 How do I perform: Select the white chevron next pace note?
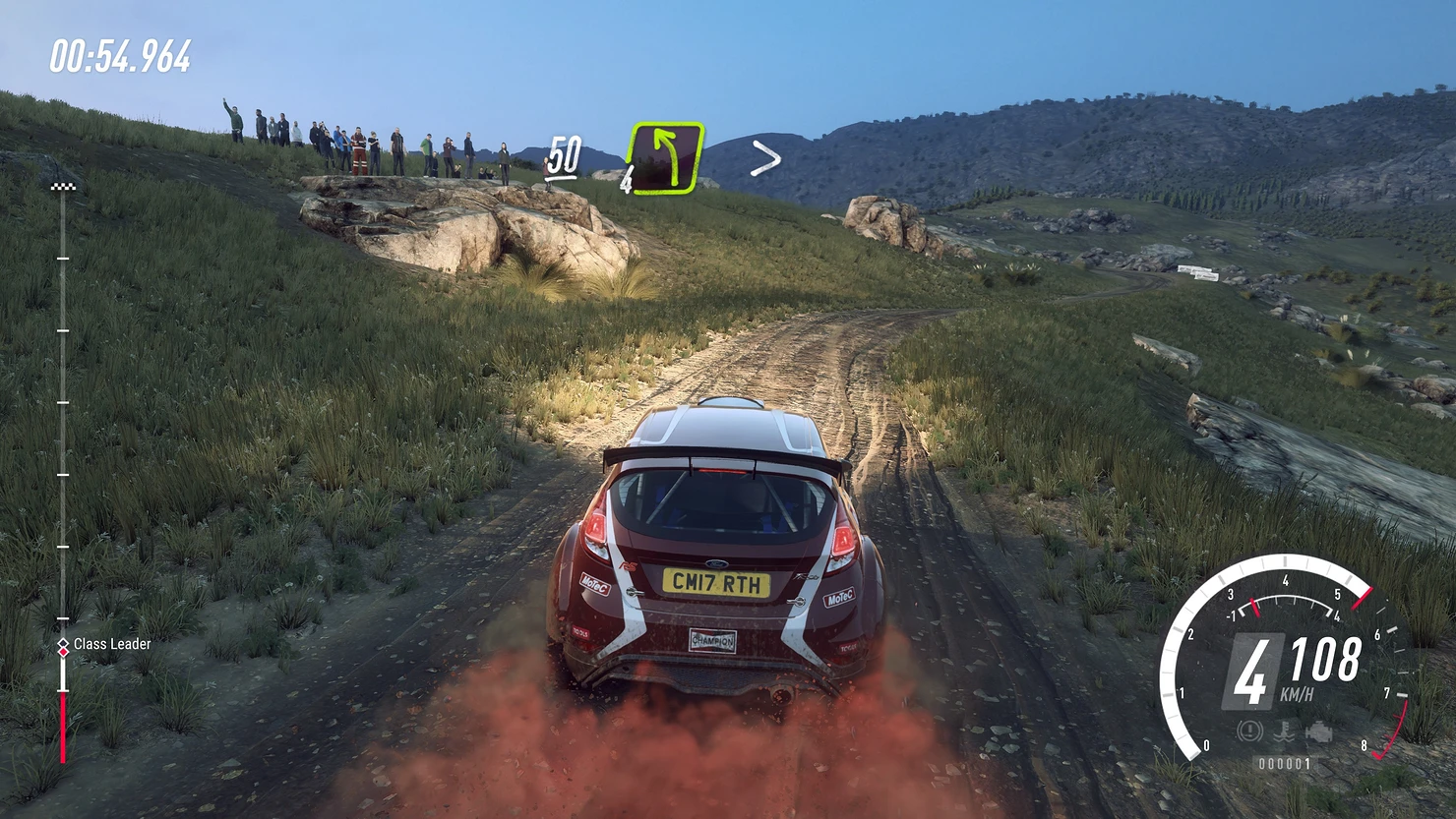(765, 158)
